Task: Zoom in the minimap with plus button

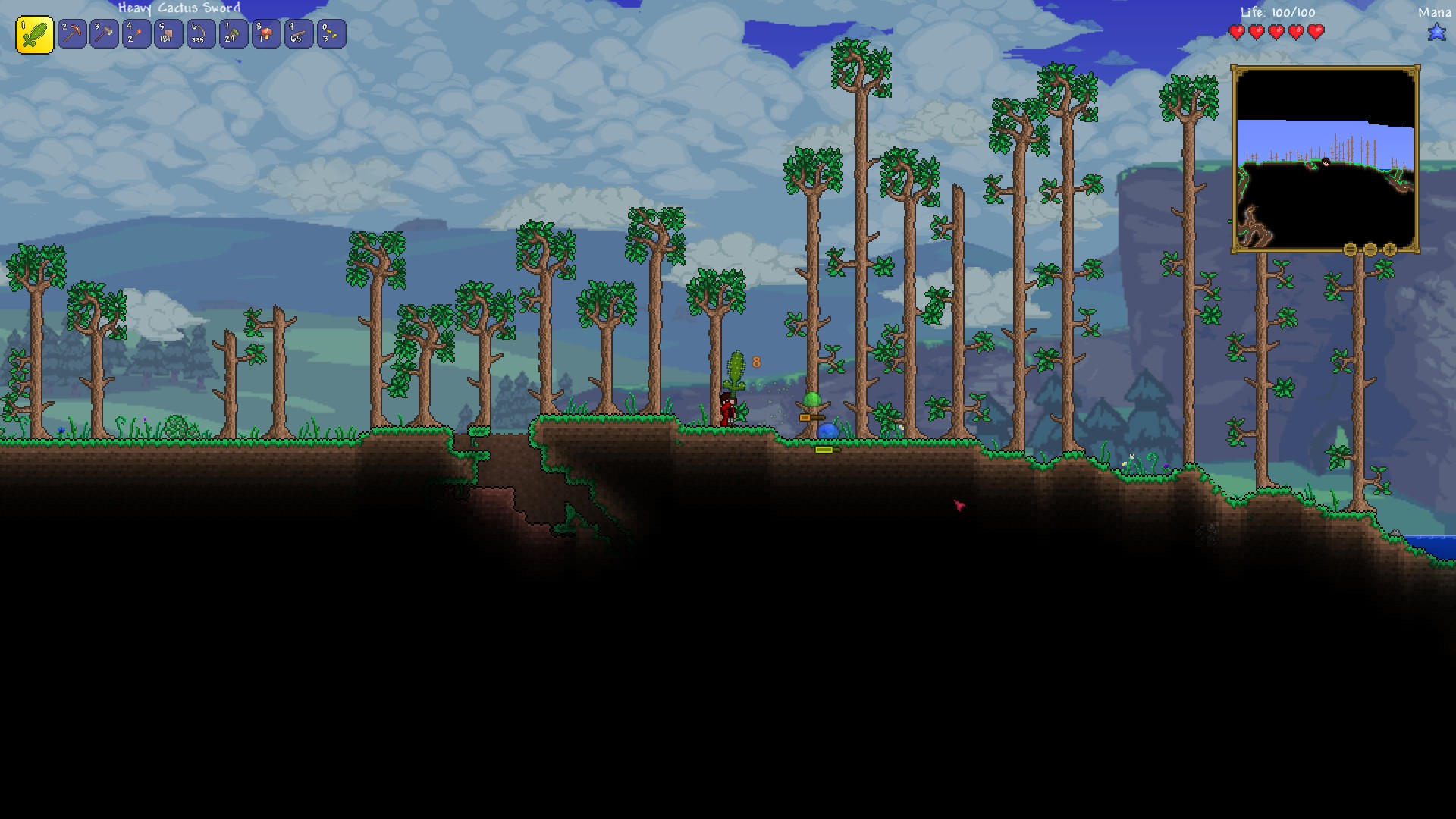Action: click(x=1390, y=249)
